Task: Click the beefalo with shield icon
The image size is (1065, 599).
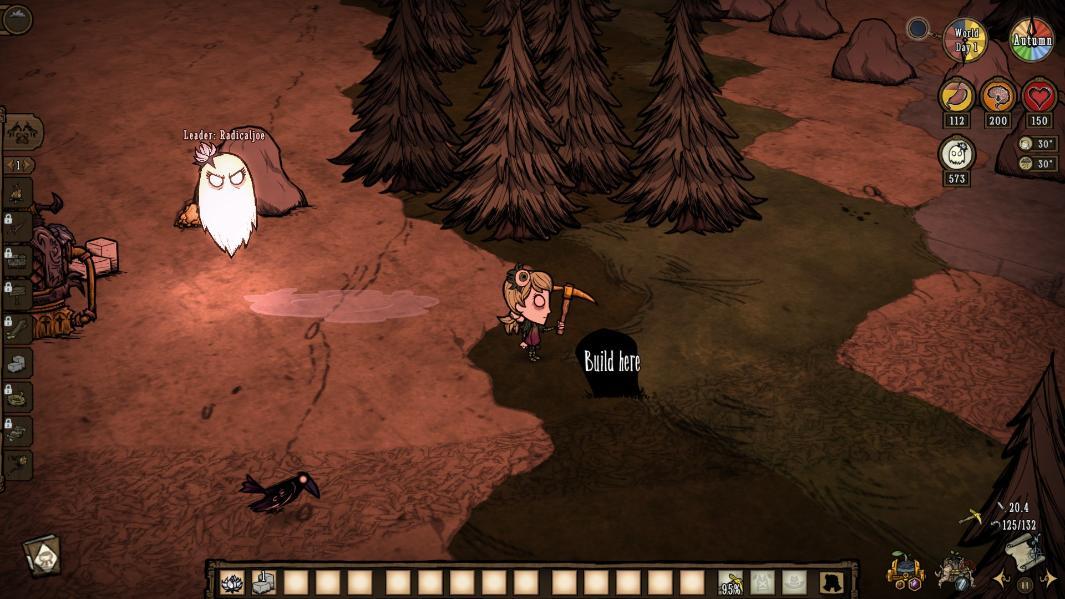Action: pos(953,571)
